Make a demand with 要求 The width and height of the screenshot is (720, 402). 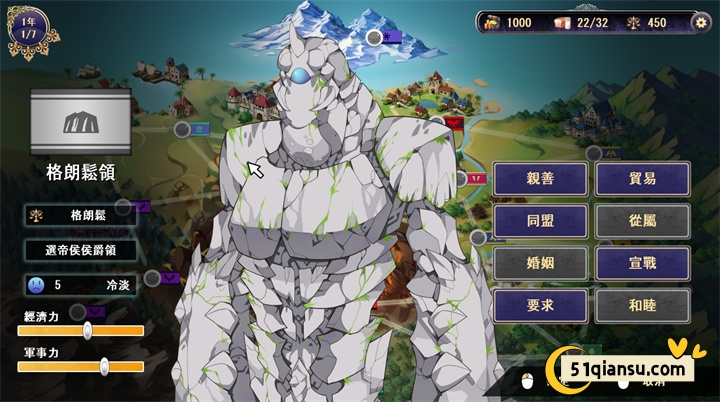tap(539, 305)
